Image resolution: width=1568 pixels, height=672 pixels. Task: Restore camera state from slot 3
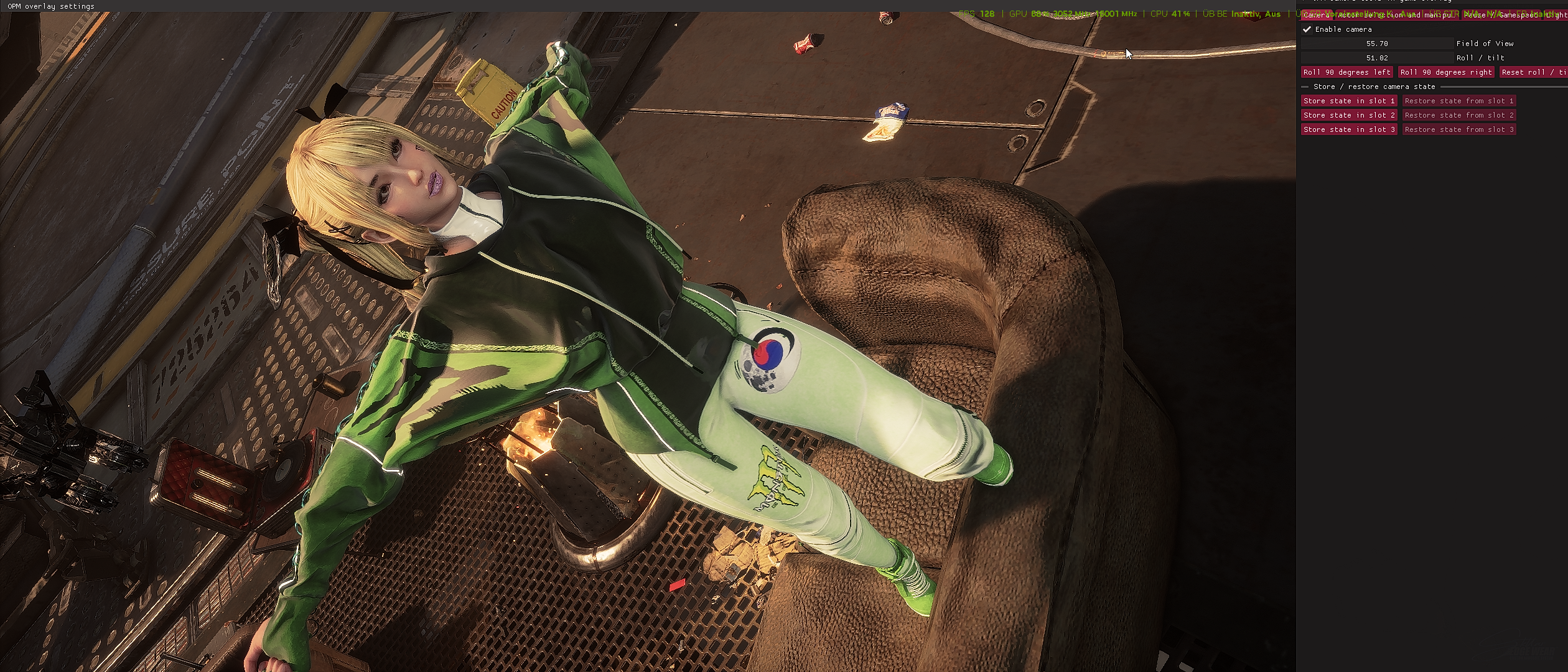1458,129
